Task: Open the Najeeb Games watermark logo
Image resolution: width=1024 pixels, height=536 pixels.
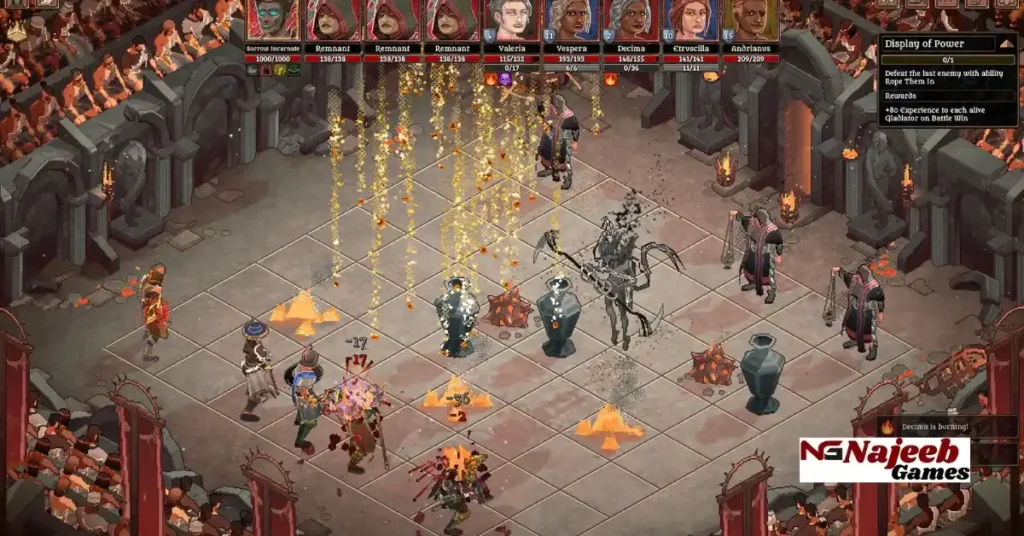Action: (884, 460)
